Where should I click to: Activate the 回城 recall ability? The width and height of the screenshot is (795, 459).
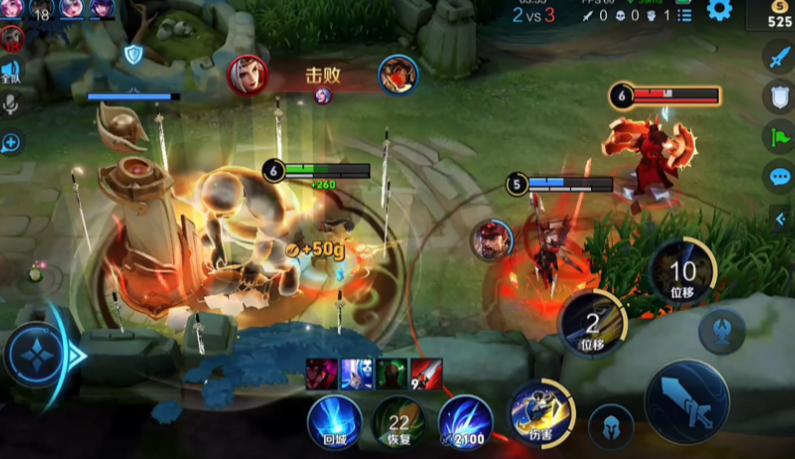coord(333,420)
